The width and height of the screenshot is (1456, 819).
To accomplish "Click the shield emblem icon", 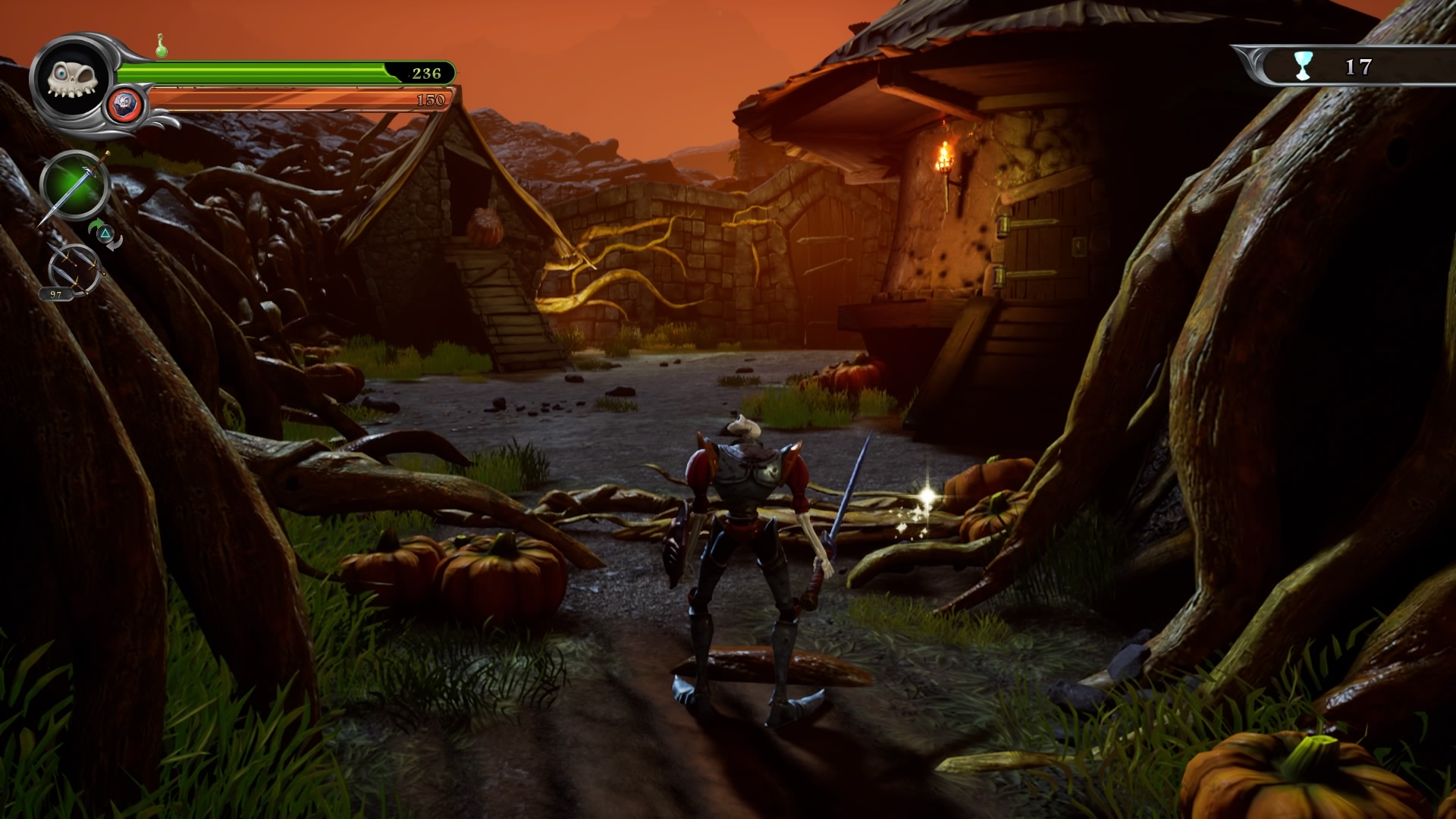I will pyautogui.click(x=124, y=104).
